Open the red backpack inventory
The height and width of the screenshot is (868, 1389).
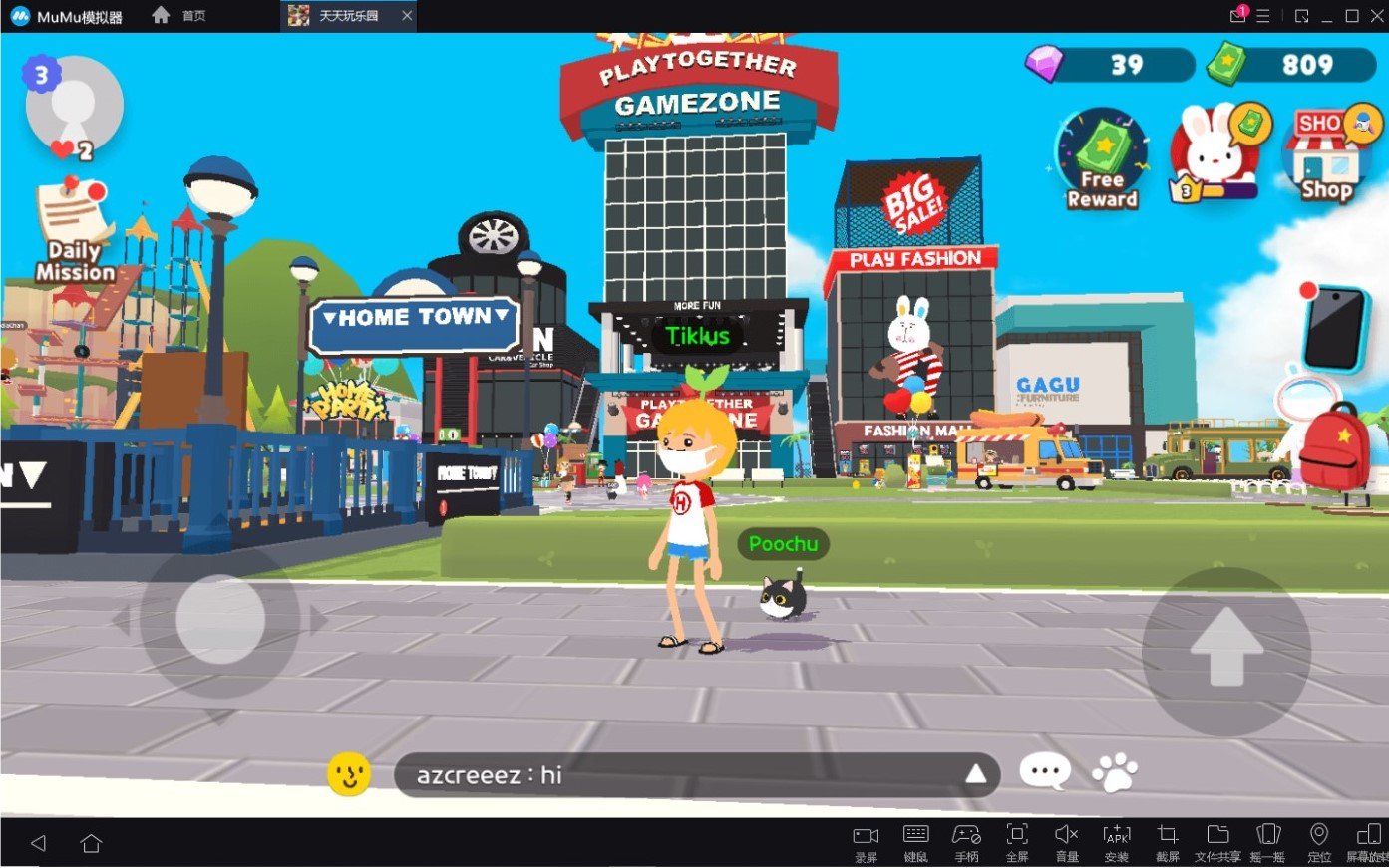1335,447
